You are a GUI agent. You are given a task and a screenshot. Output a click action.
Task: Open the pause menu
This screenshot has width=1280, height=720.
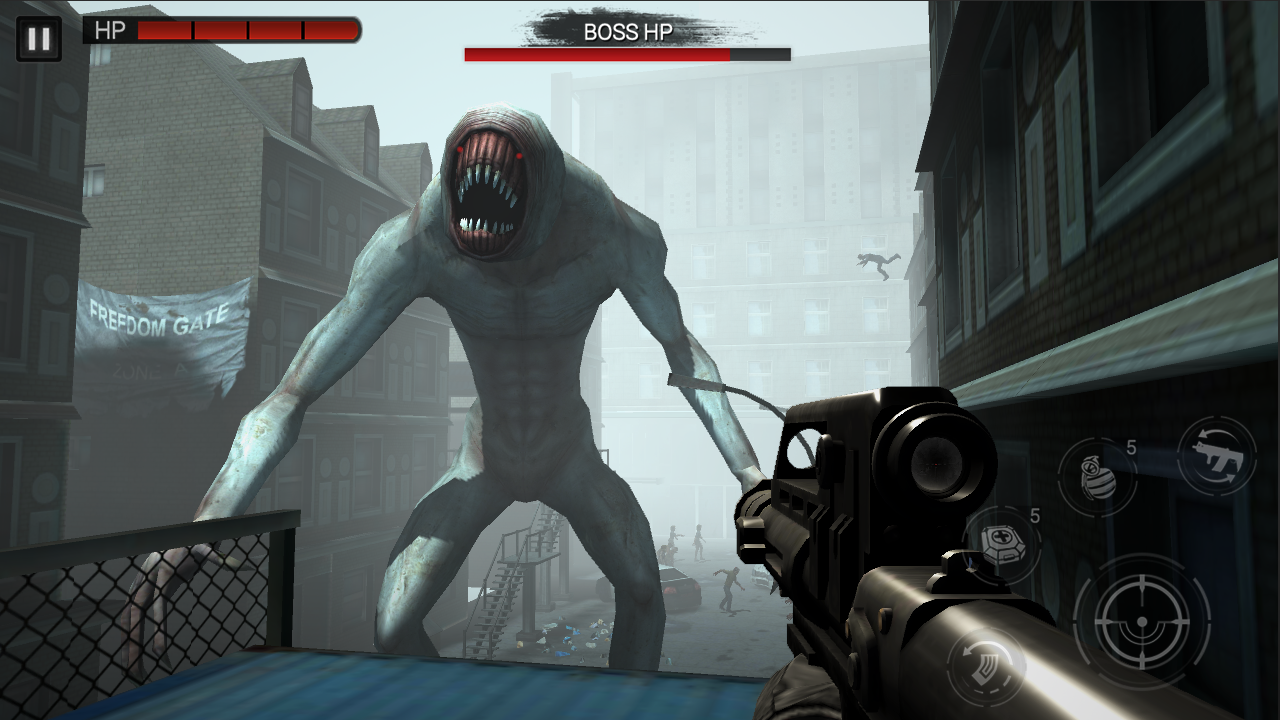[39, 39]
